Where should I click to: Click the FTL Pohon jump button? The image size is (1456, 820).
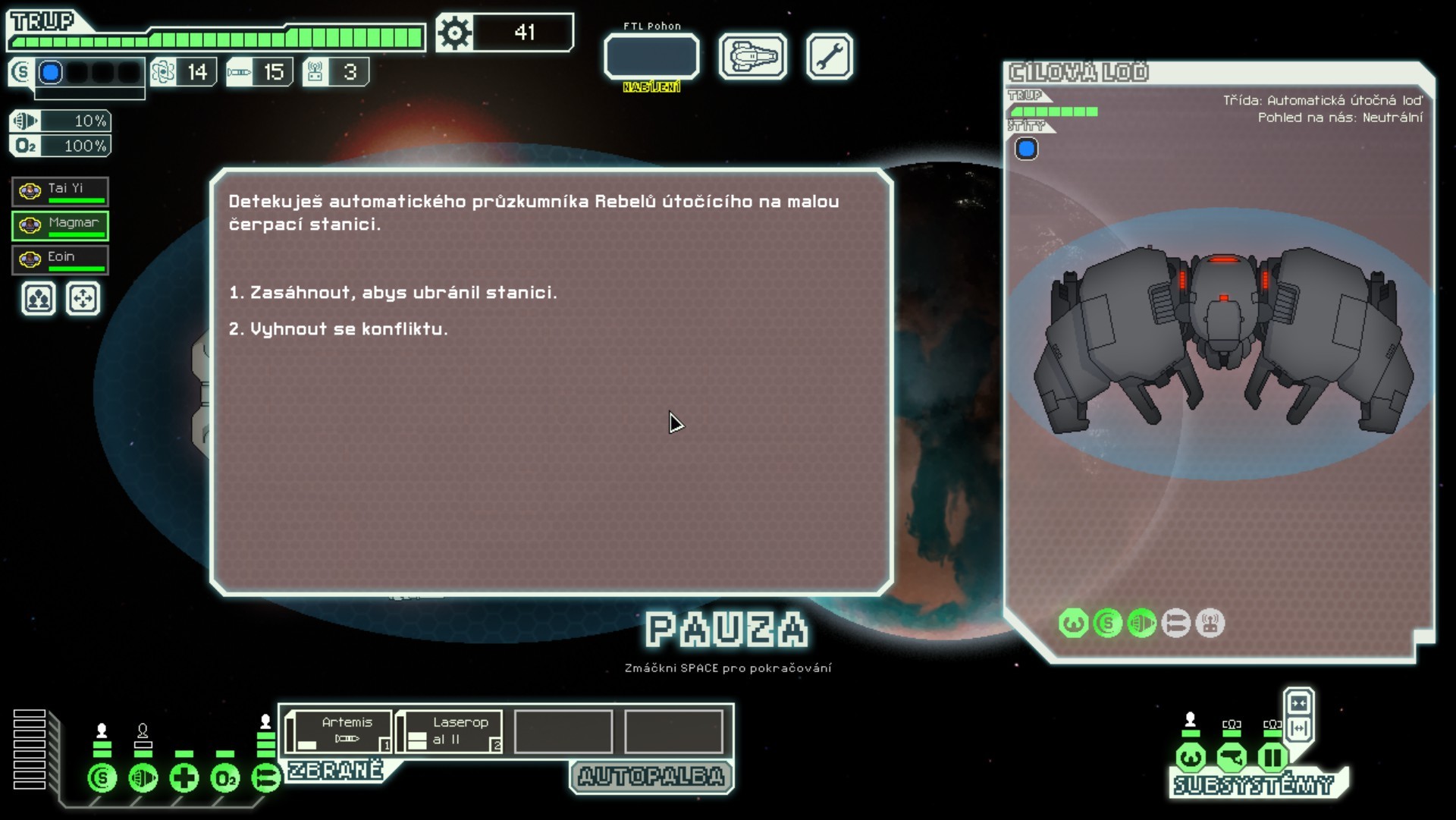(x=651, y=57)
